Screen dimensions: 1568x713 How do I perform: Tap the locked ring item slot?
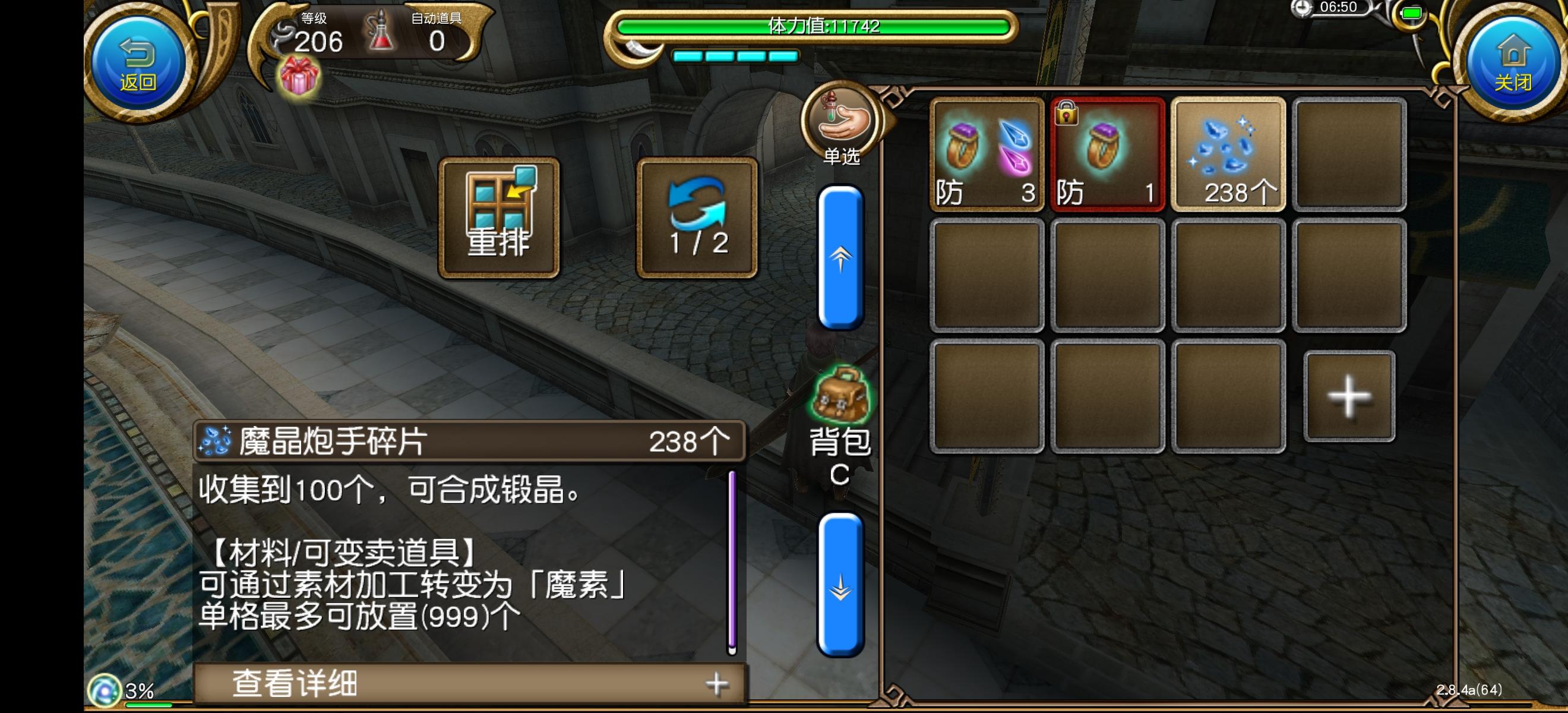tap(1108, 155)
